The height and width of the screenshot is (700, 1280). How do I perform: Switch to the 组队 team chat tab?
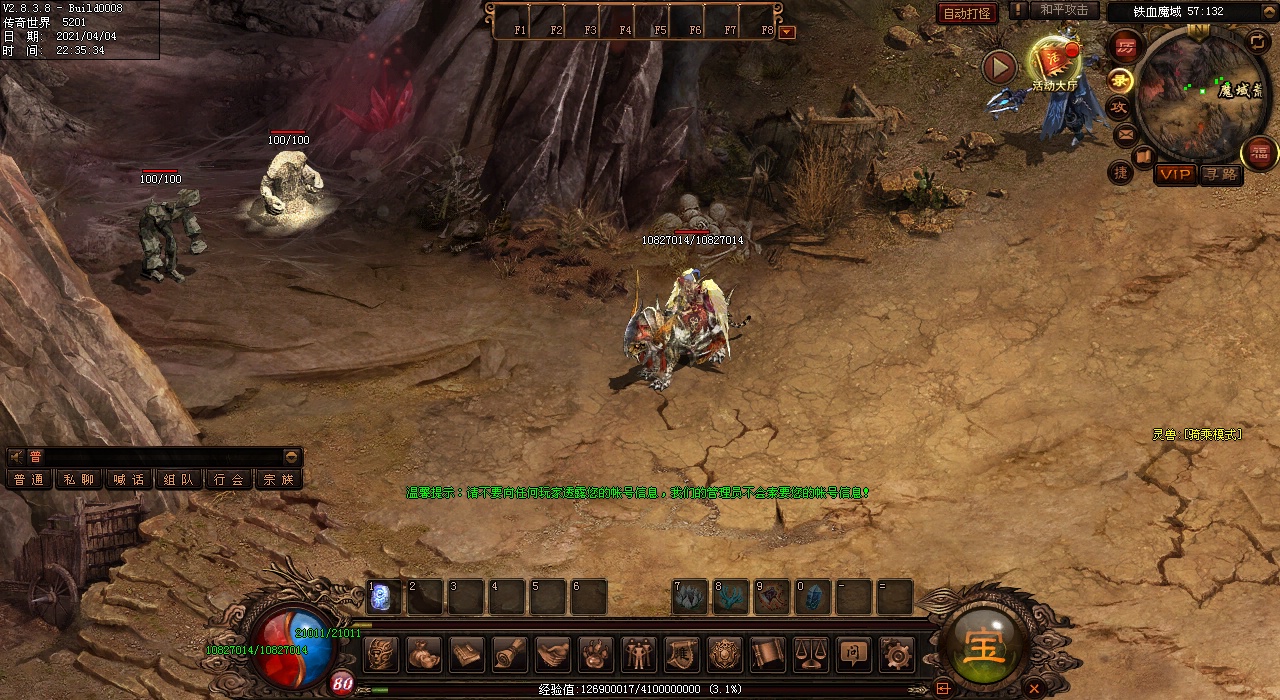(179, 479)
